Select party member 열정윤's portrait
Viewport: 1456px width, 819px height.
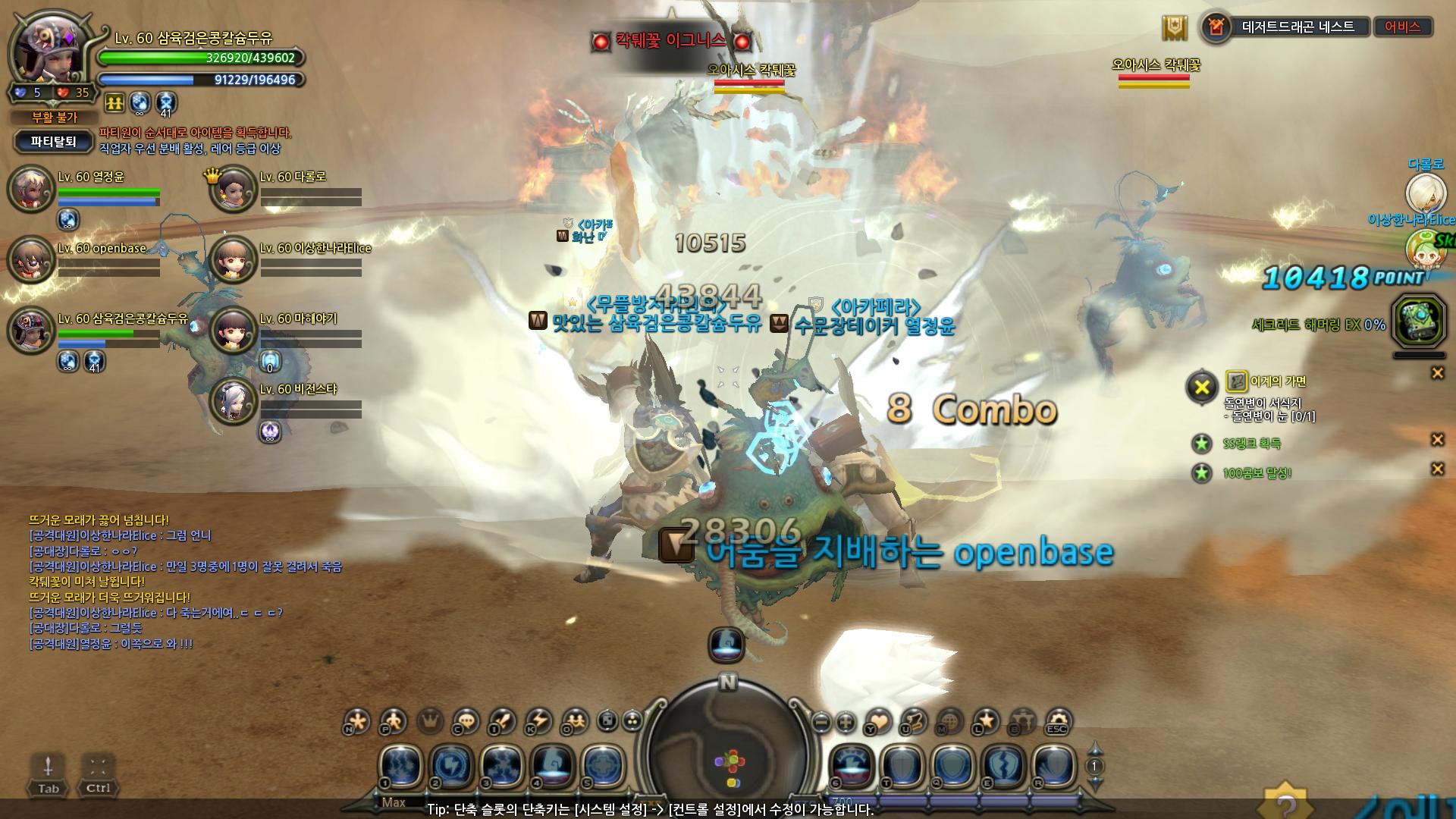(x=31, y=189)
